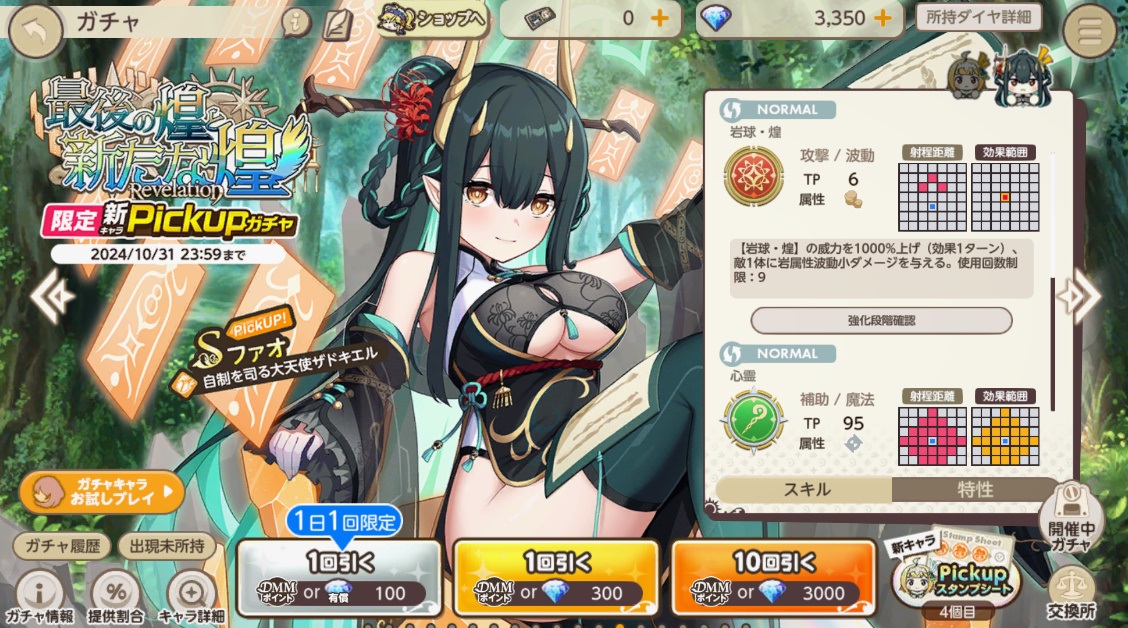Switch to the previous gacha banner
1128x628 pixels.
[x=50, y=294]
